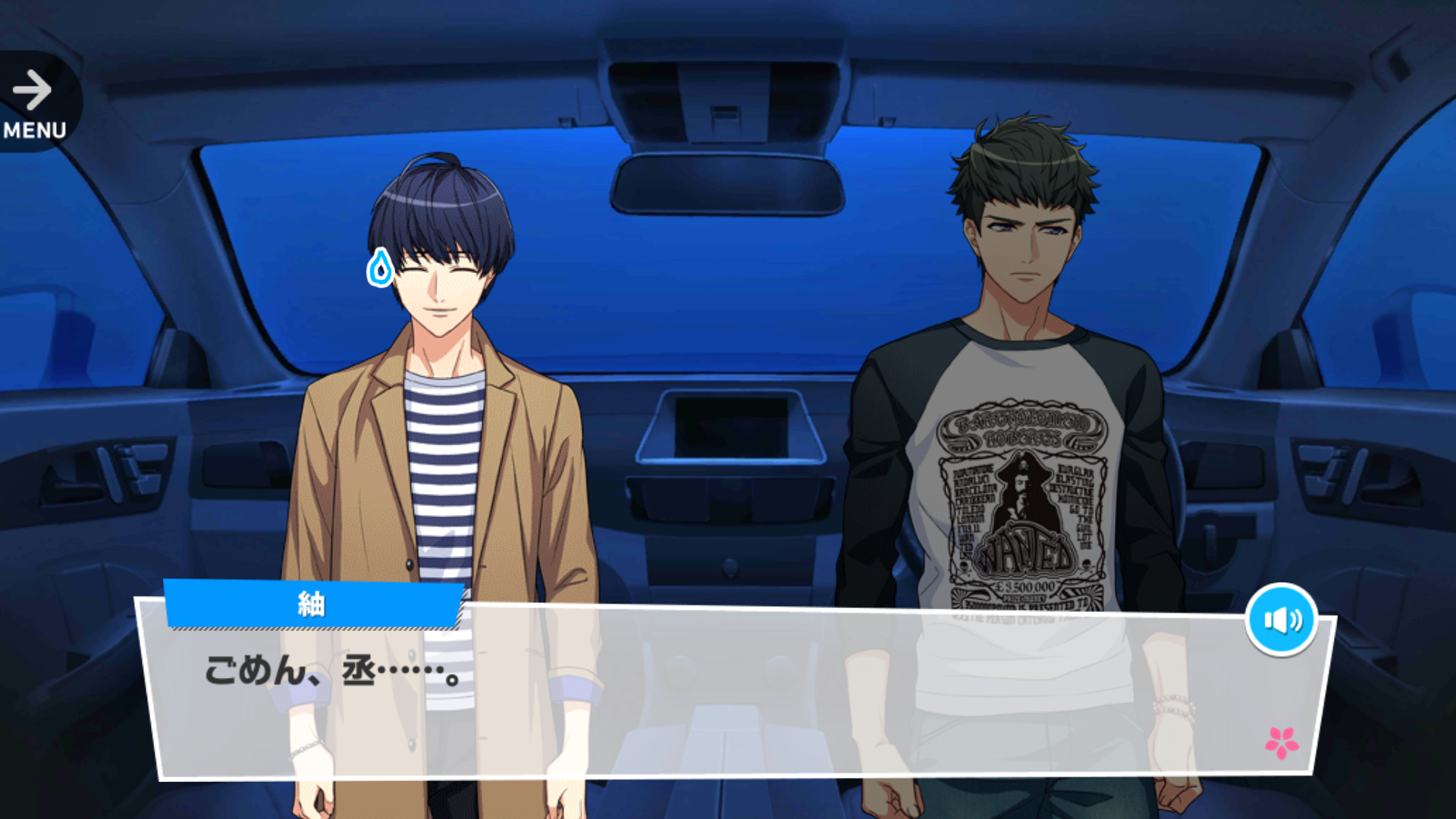
Task: Open the MENU arrow tab
Action: tap(35, 103)
